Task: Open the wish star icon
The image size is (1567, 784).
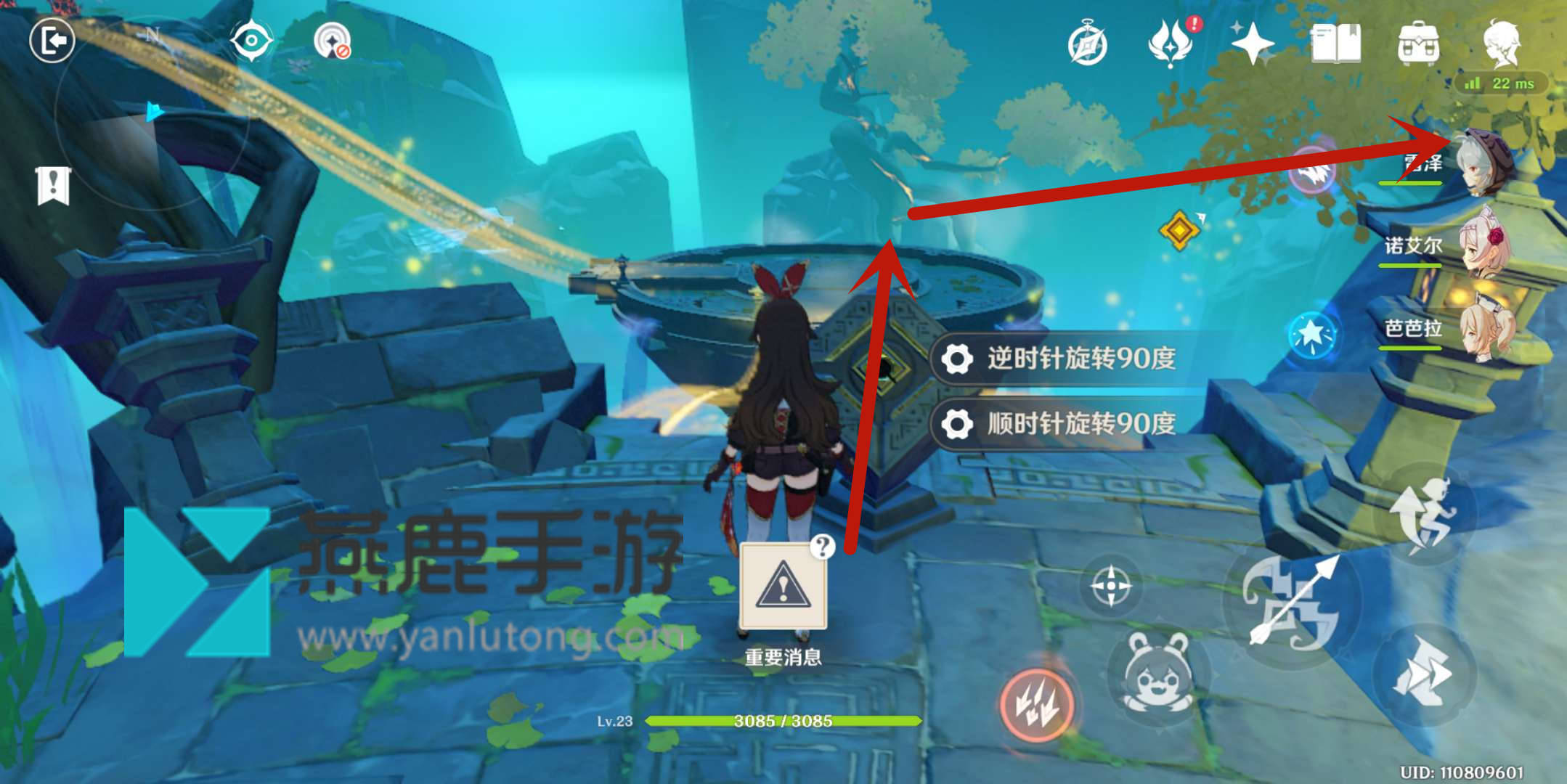Action: click(1253, 44)
